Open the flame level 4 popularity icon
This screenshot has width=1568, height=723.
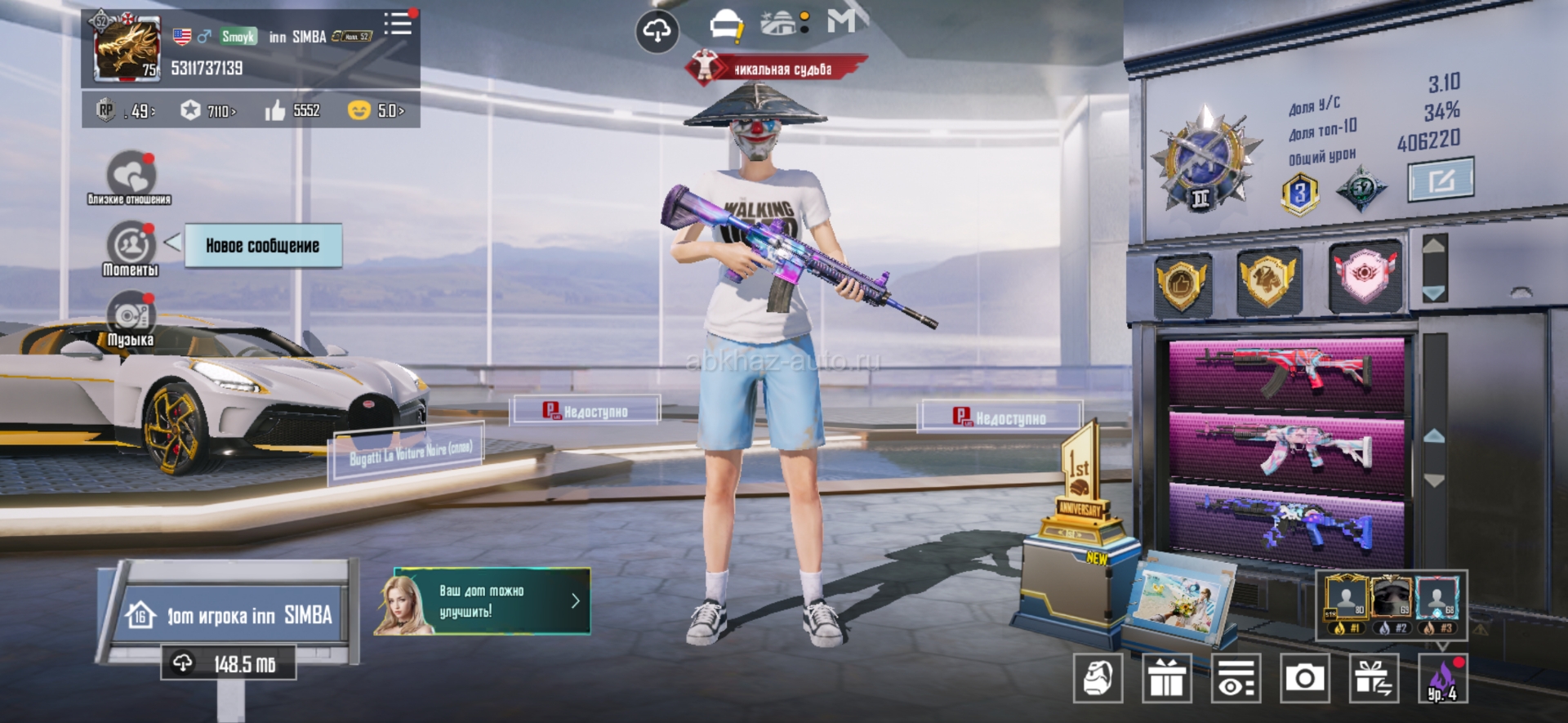point(1442,678)
